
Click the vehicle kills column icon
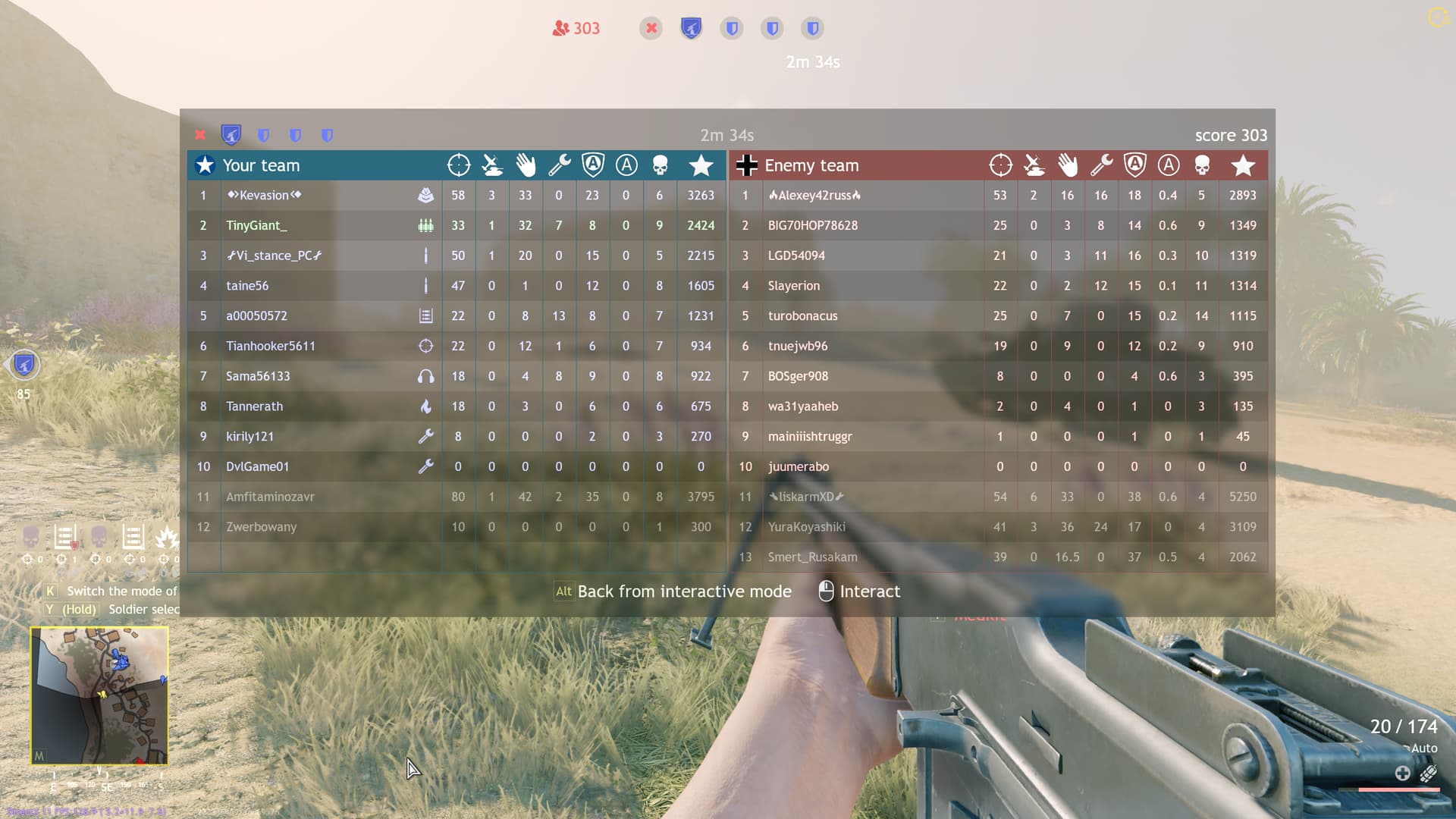tap(492, 165)
